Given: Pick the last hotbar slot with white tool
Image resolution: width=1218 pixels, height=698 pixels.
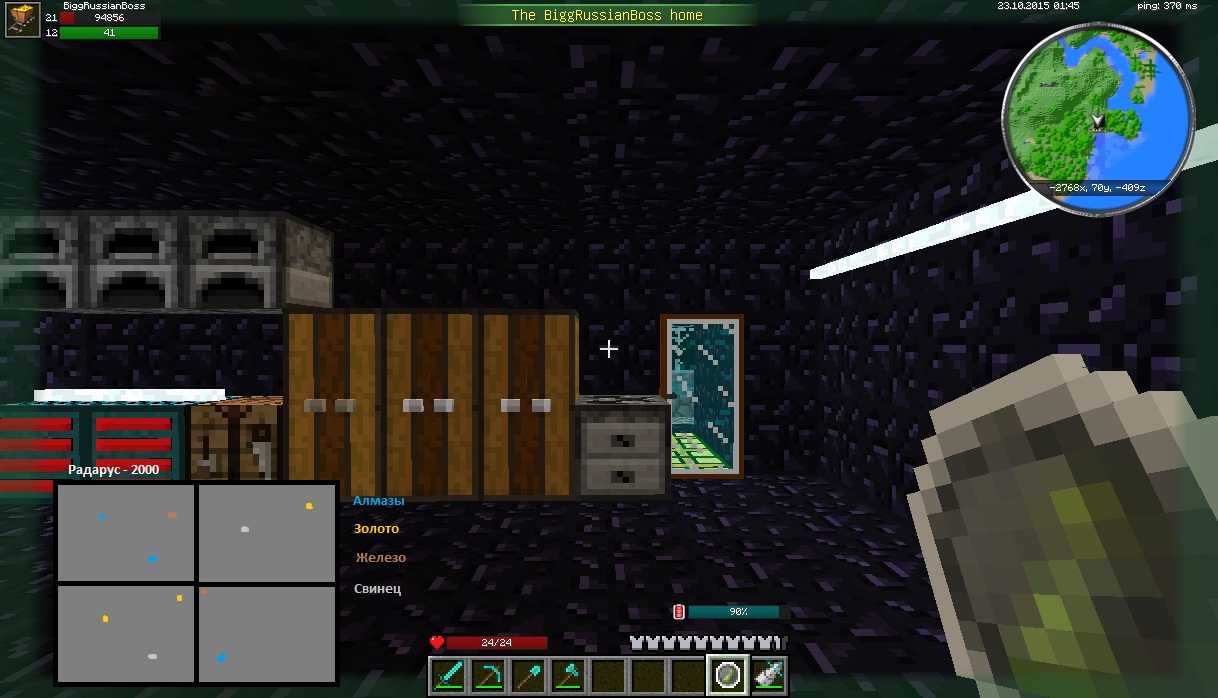Looking at the screenshot, I should coord(768,675).
